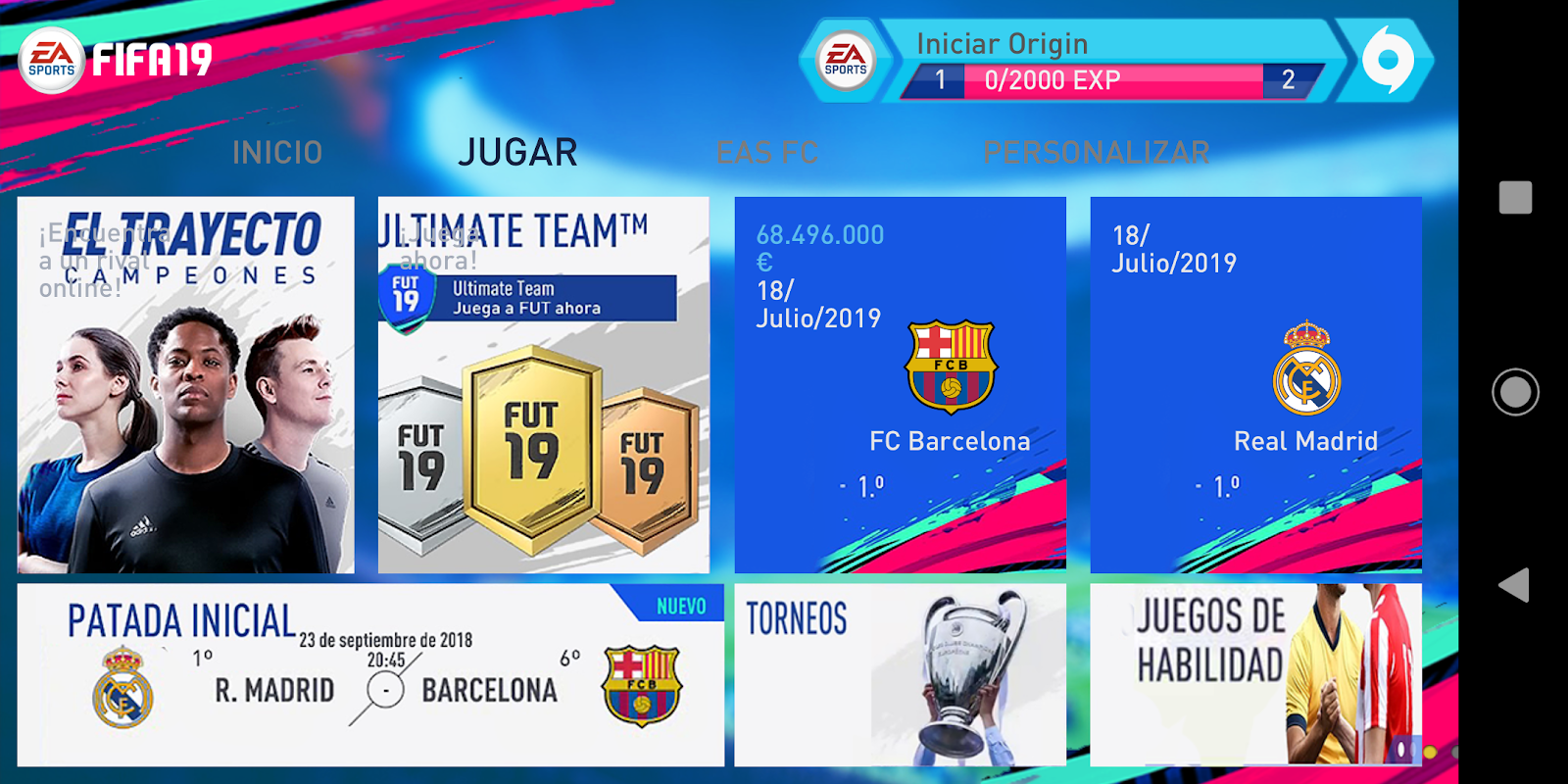
Task: Select the JUGAR tab
Action: [x=517, y=152]
